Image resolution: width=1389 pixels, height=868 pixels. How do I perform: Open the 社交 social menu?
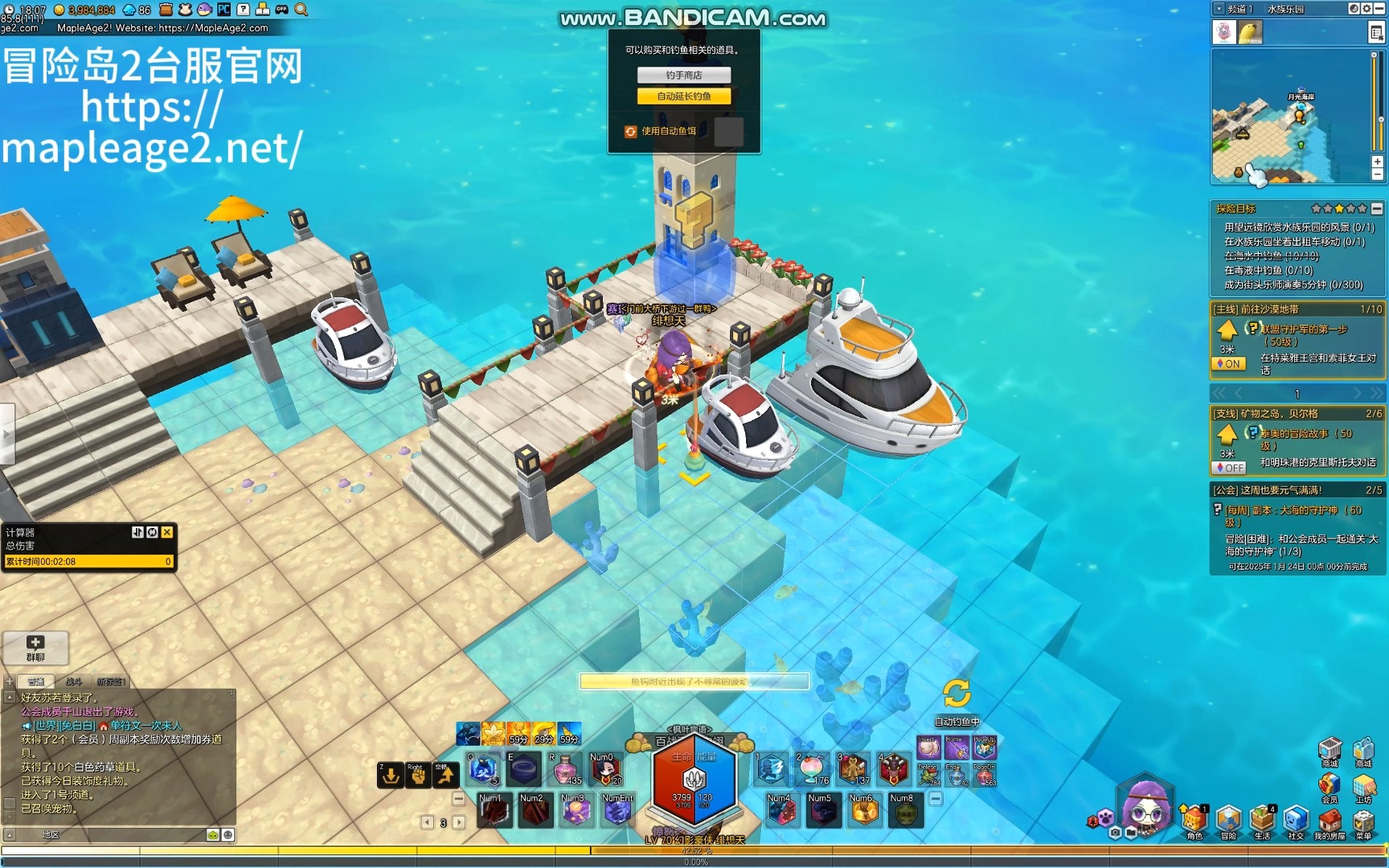[x=1296, y=821]
